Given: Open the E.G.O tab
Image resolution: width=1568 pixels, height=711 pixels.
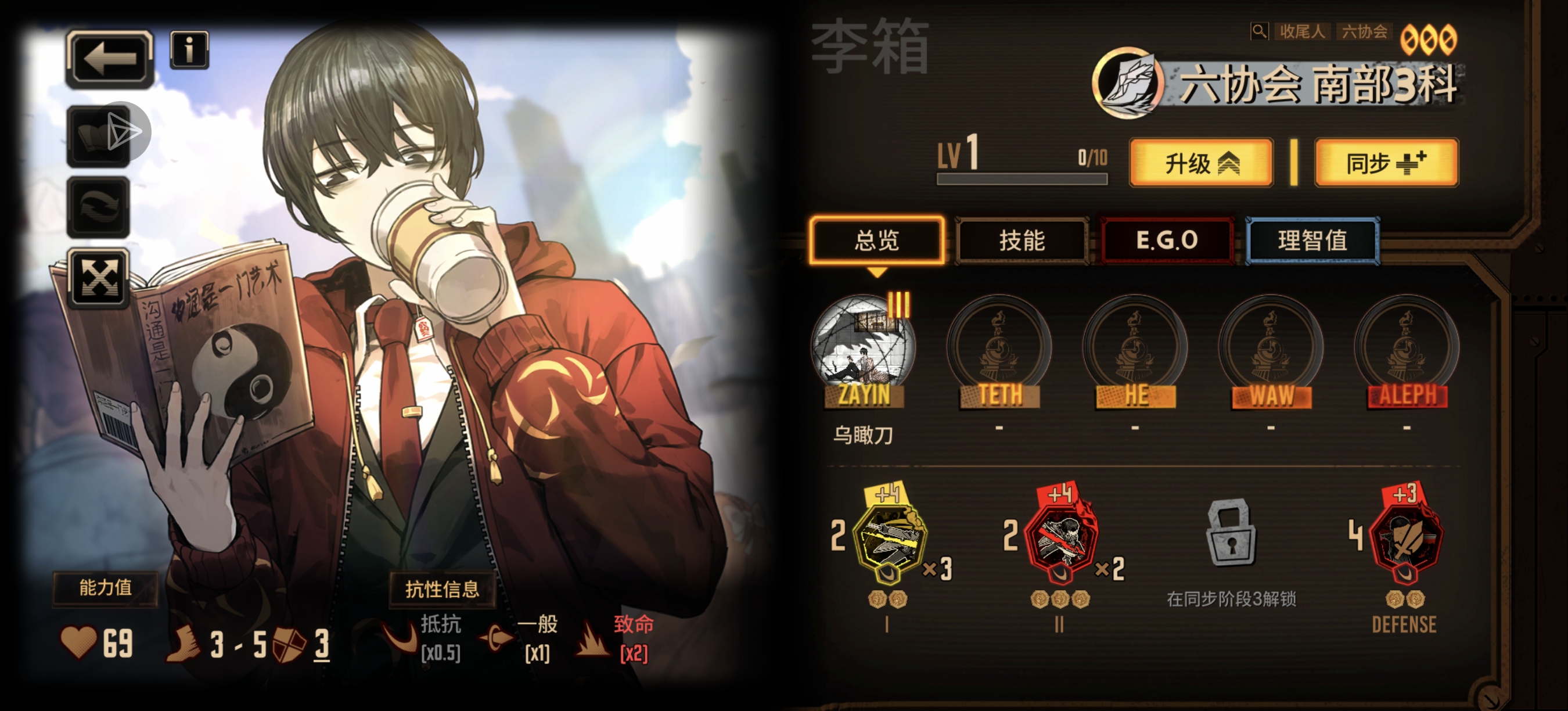Looking at the screenshot, I should click(1167, 239).
